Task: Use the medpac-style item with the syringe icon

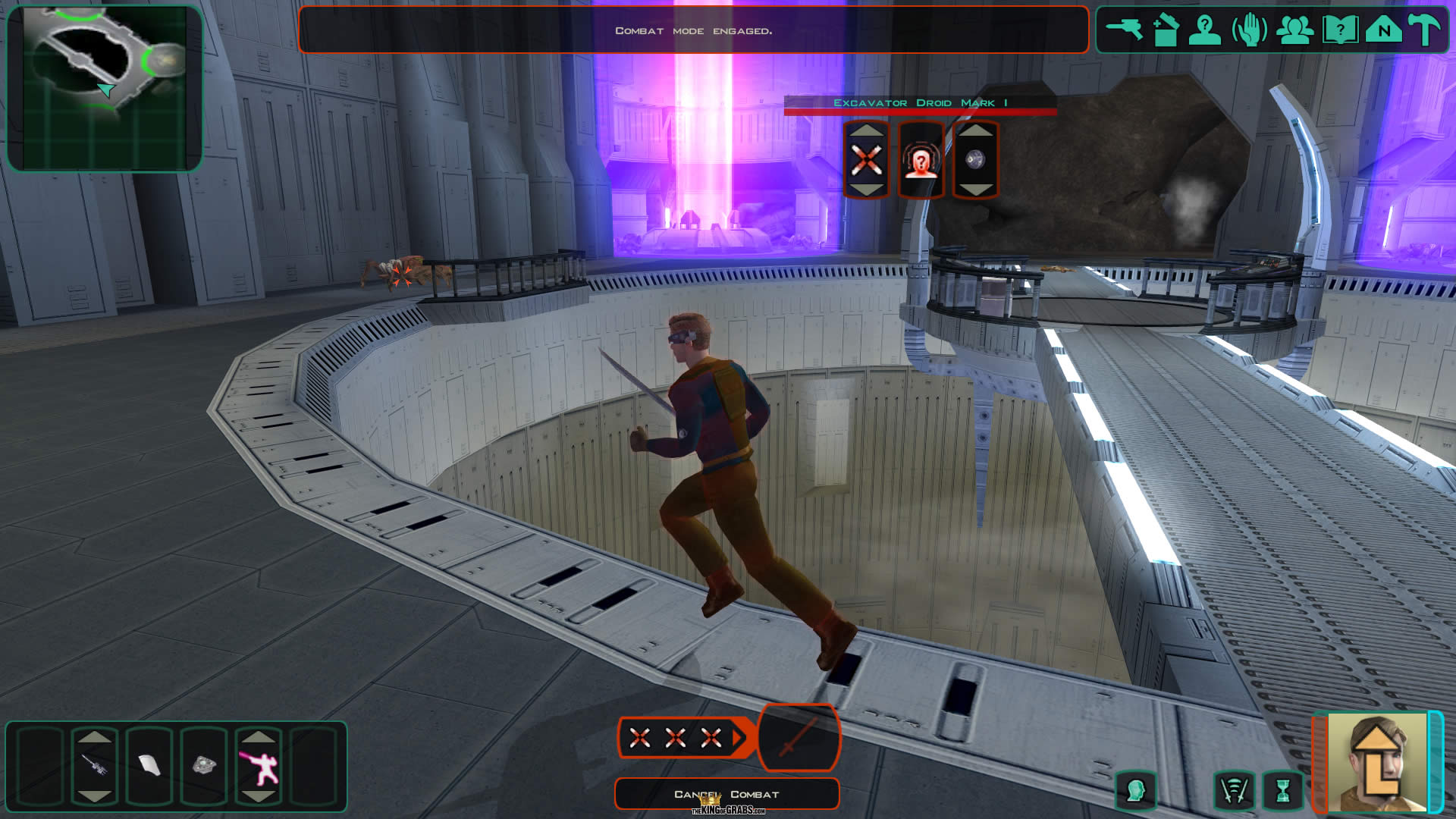Action: [94, 764]
